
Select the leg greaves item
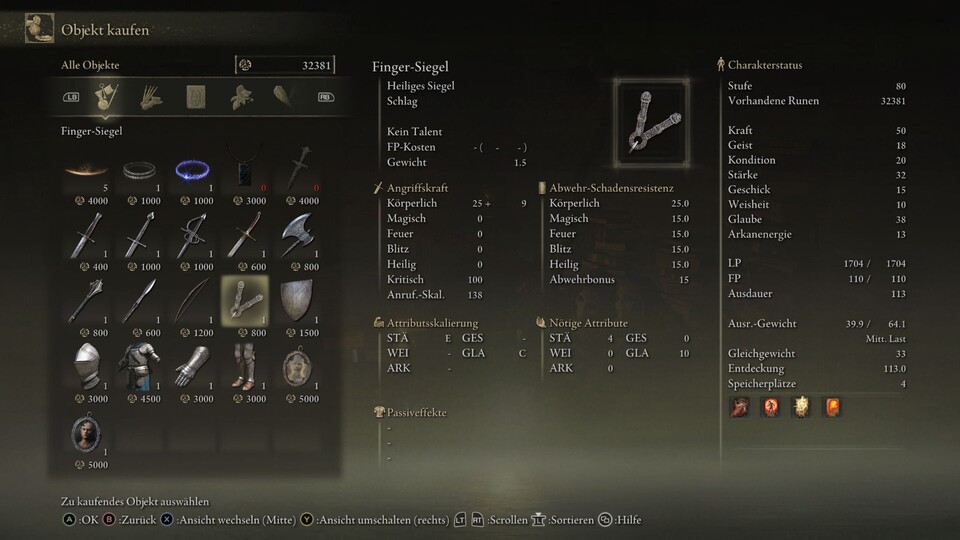(244, 365)
